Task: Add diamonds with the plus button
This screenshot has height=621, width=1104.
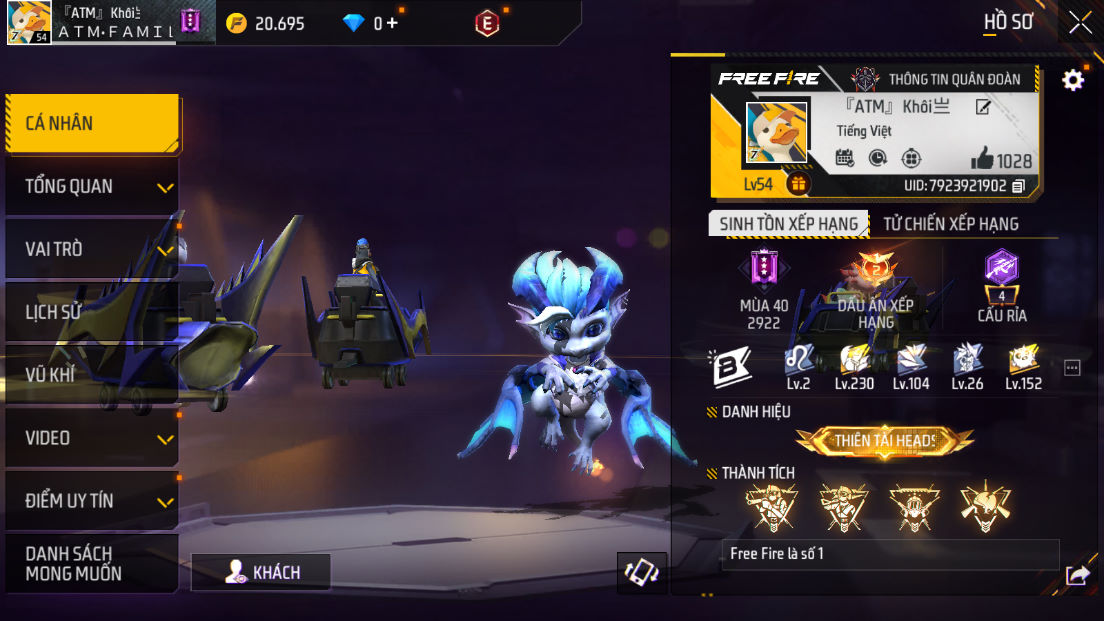Action: (392, 23)
